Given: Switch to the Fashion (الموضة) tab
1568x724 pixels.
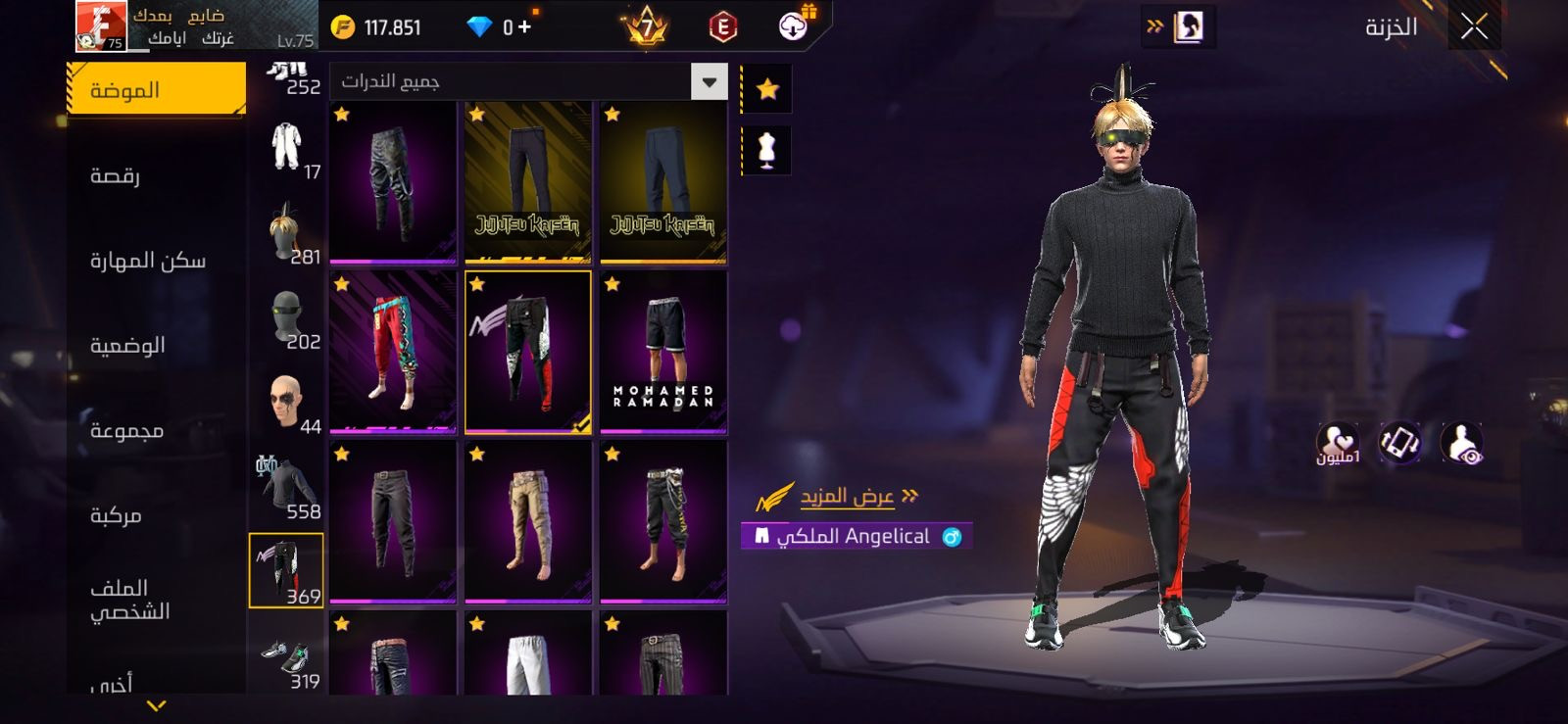Looking at the screenshot, I should [x=157, y=90].
